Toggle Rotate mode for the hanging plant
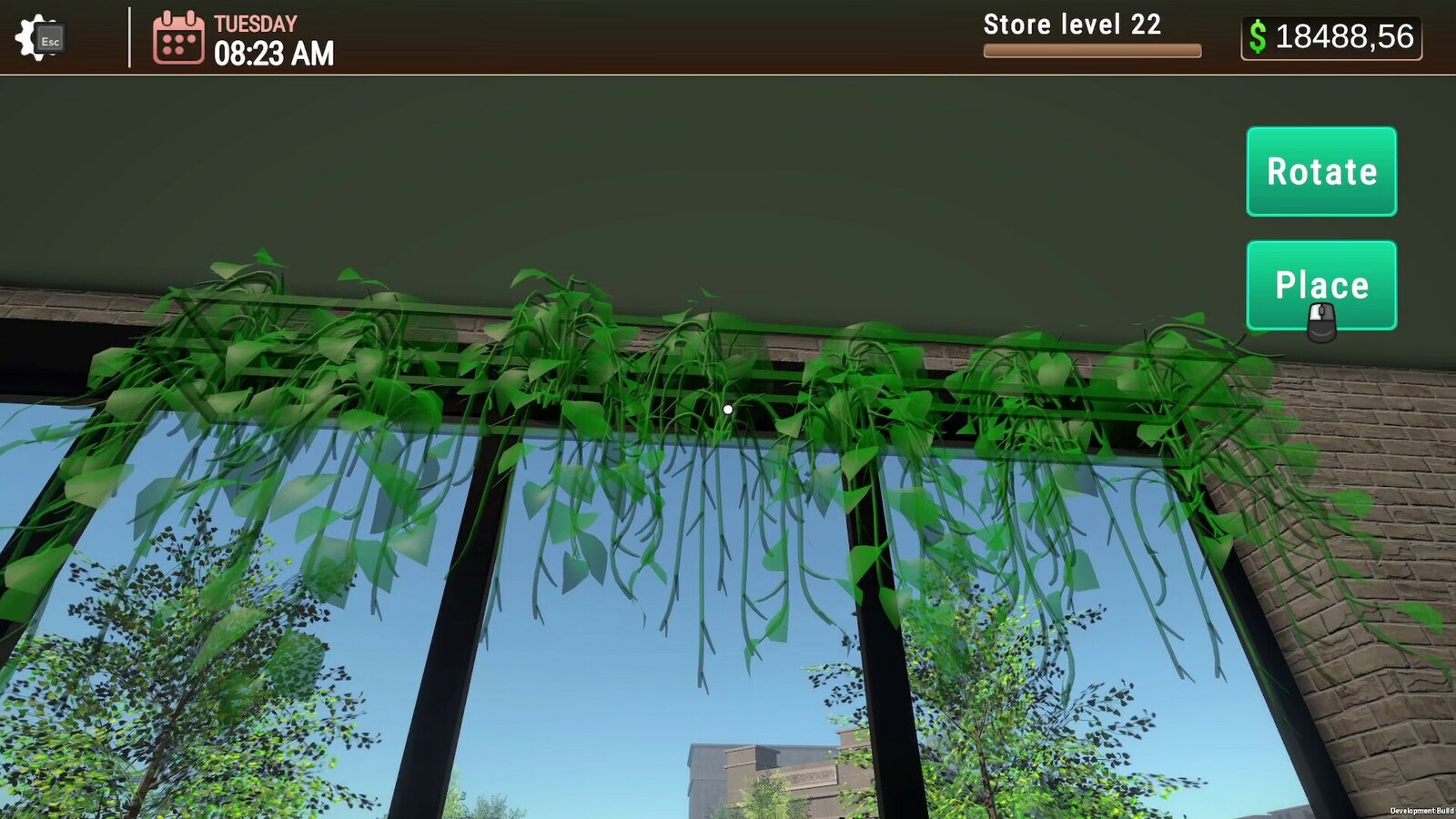The height and width of the screenshot is (819, 1456). coord(1320,172)
